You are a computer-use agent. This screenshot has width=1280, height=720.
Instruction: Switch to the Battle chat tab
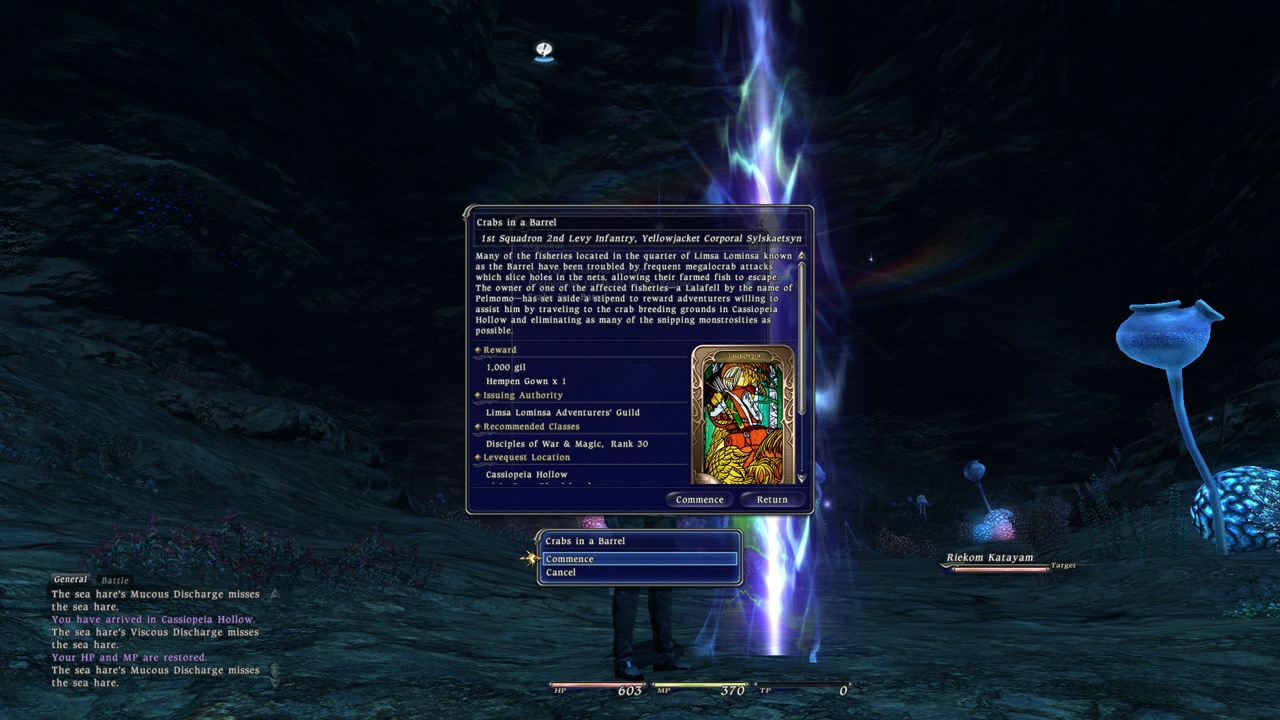point(113,579)
